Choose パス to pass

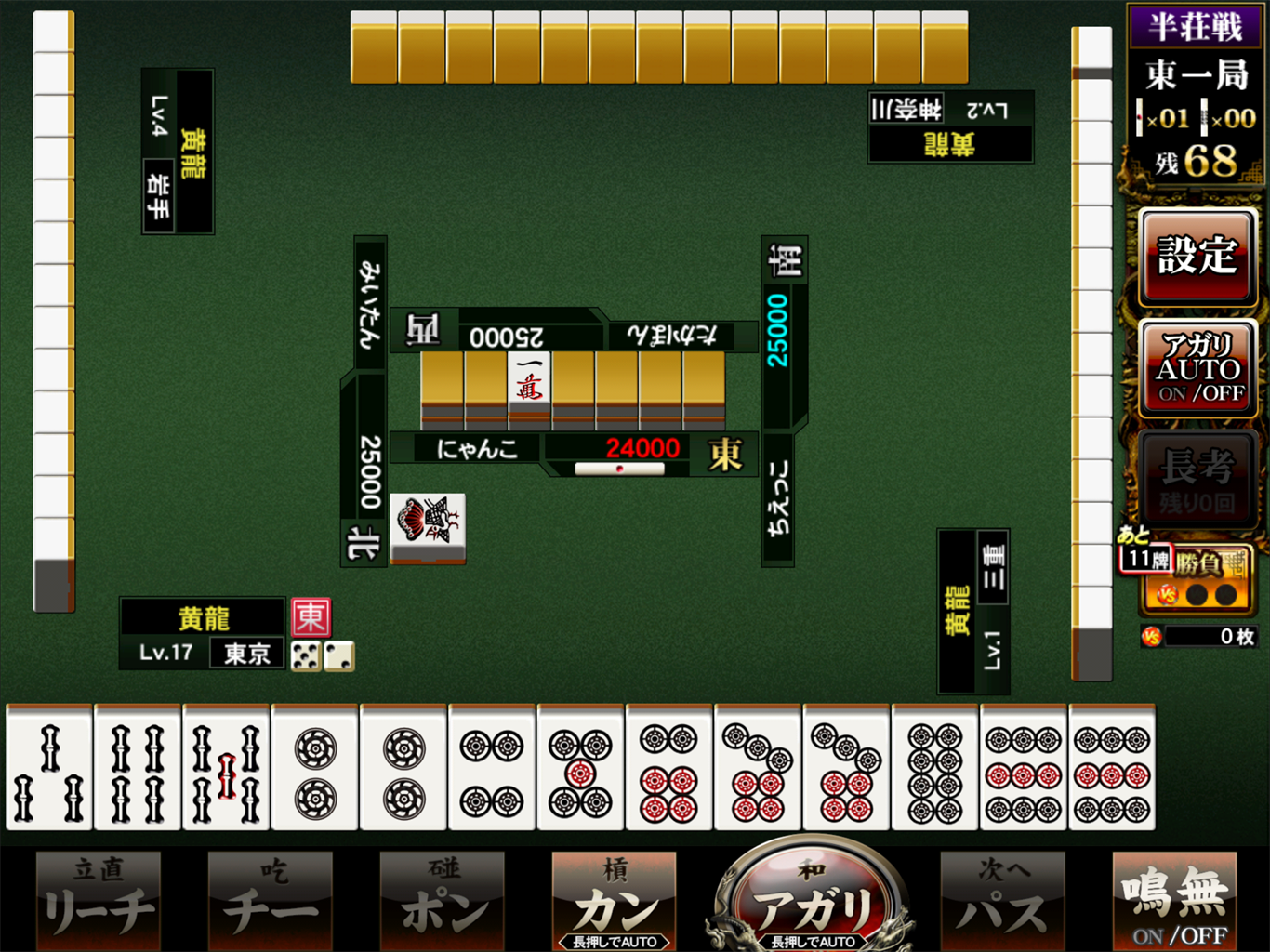pos(1001,899)
